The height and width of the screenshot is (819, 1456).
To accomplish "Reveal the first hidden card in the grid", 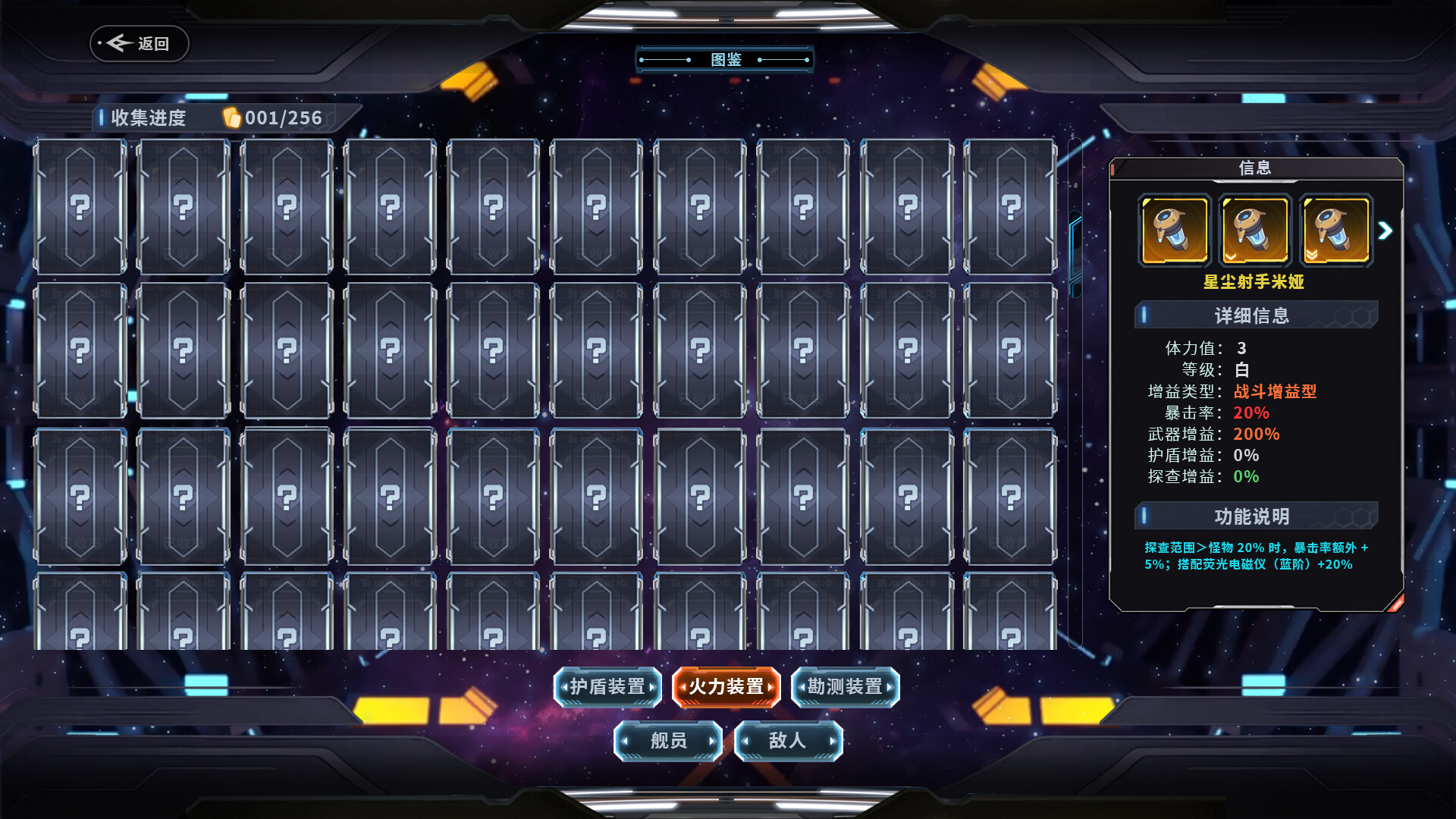I will coord(80,205).
